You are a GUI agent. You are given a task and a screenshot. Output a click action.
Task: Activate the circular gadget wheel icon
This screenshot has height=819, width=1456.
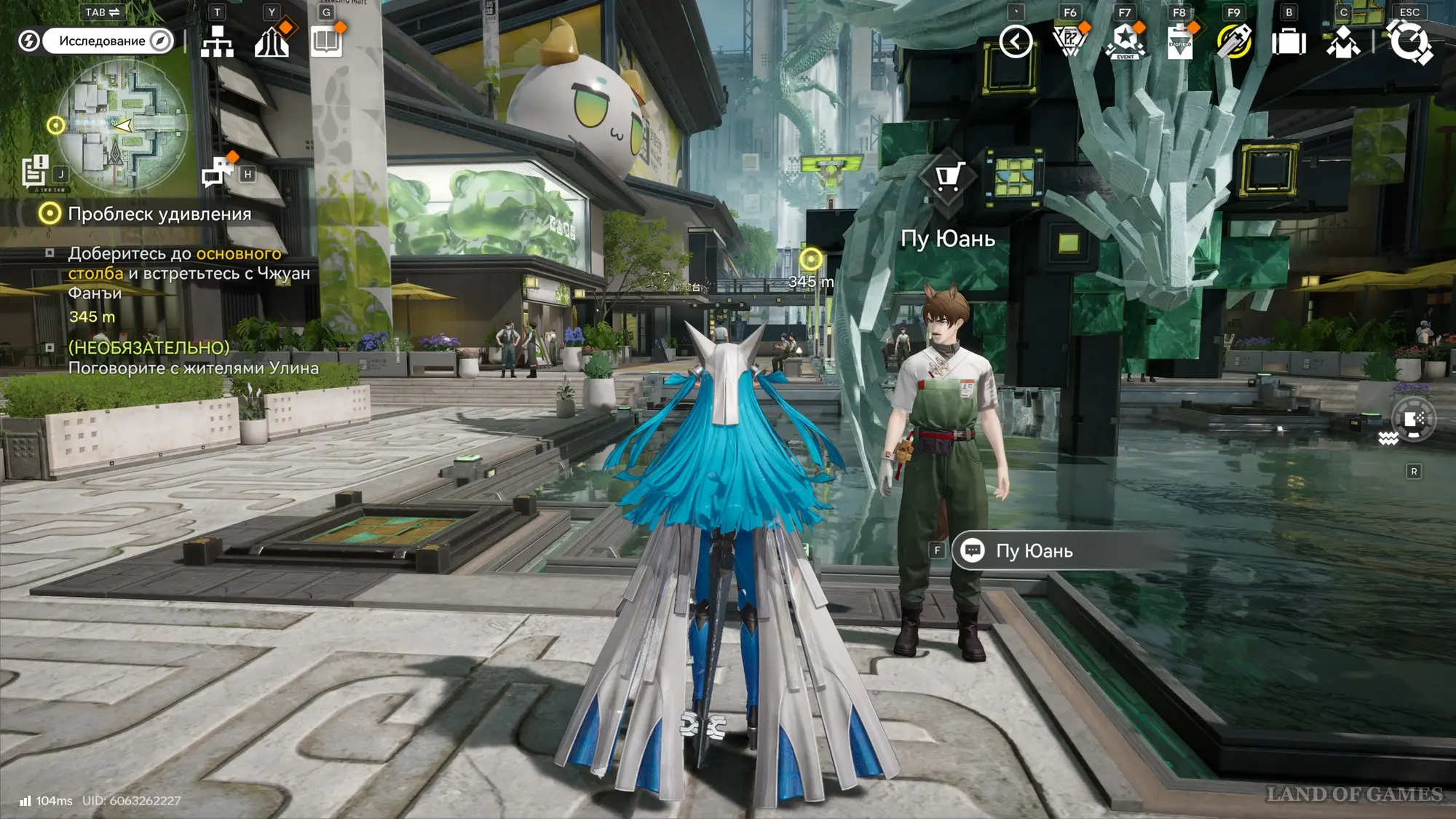tap(1414, 420)
